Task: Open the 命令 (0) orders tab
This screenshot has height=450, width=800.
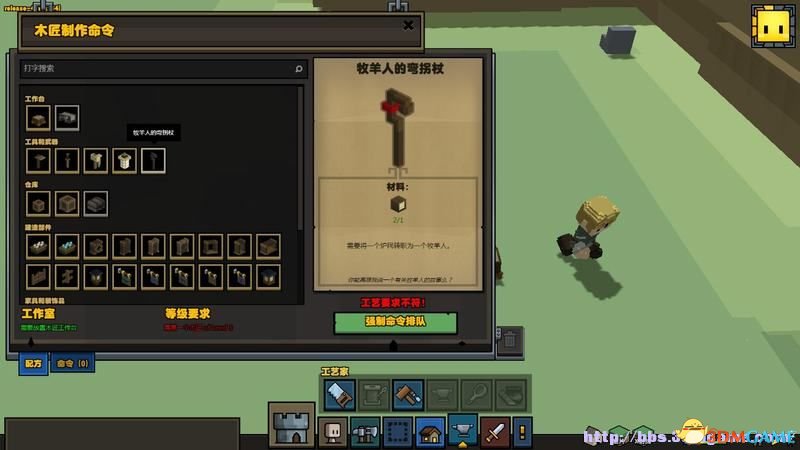Action: pyautogui.click(x=71, y=363)
